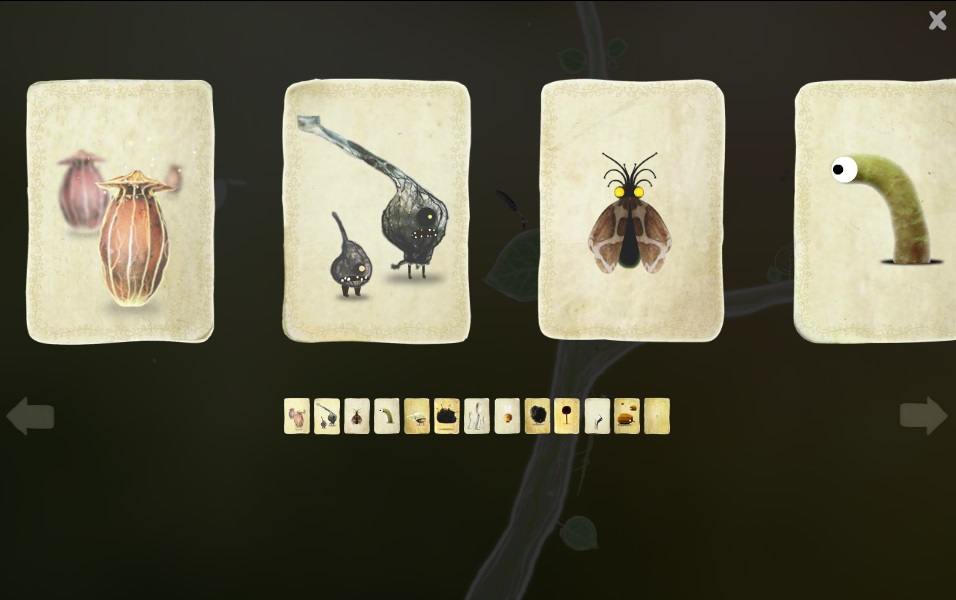Select the green one-eyed worm card
The image size is (956, 600).
(876, 211)
